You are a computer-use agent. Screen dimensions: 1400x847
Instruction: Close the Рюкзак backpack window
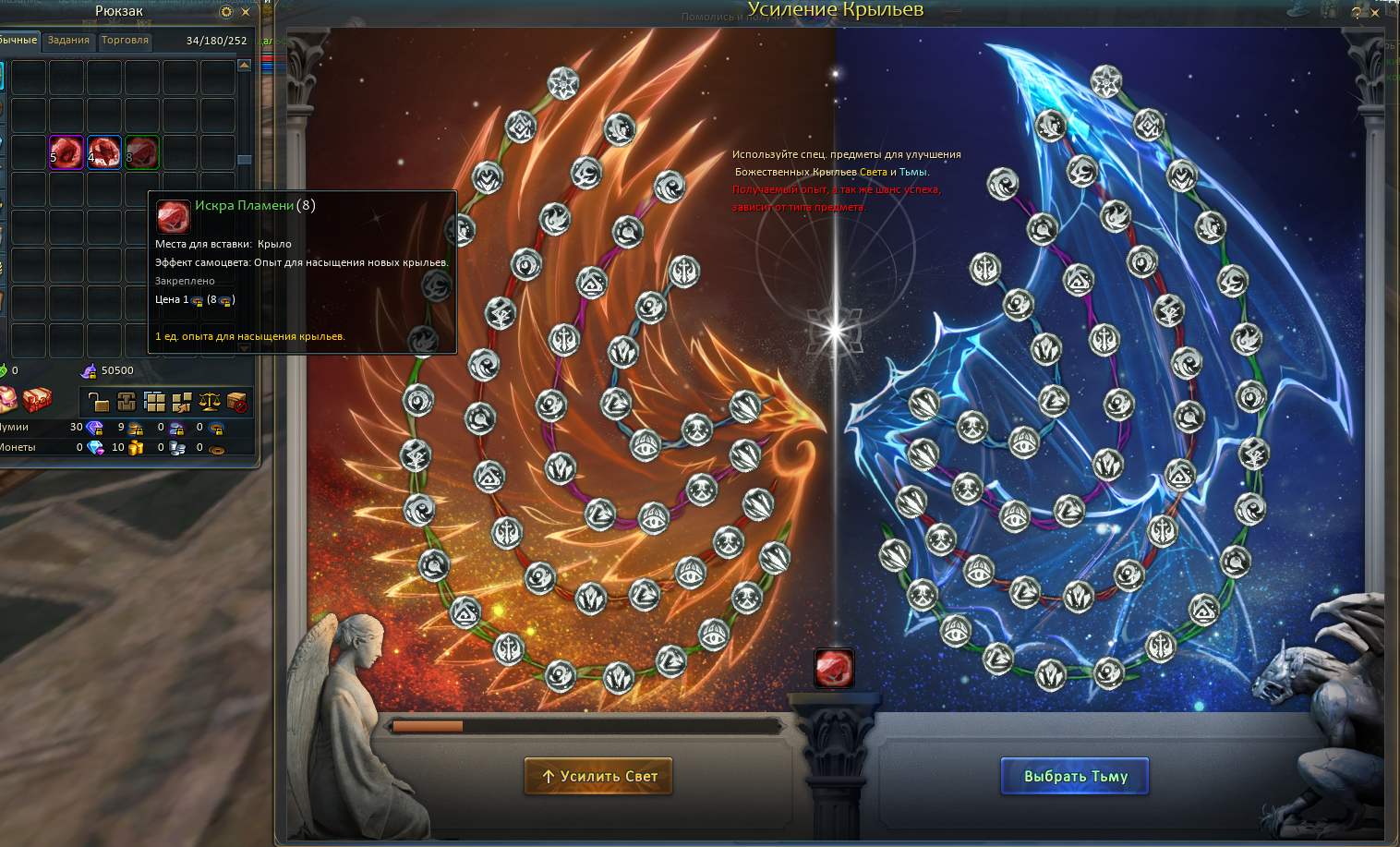246,12
